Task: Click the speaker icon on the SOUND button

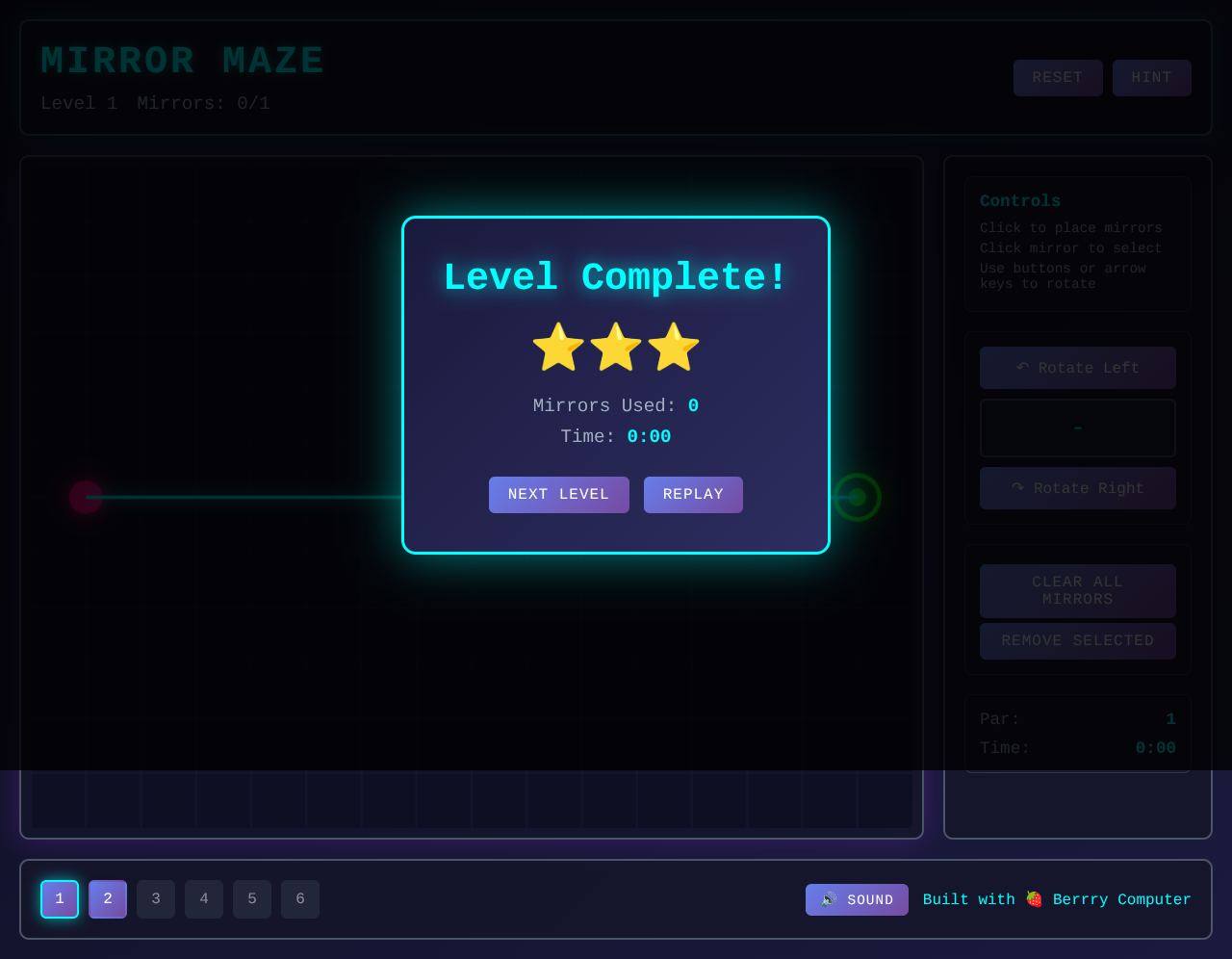Action: click(x=828, y=899)
